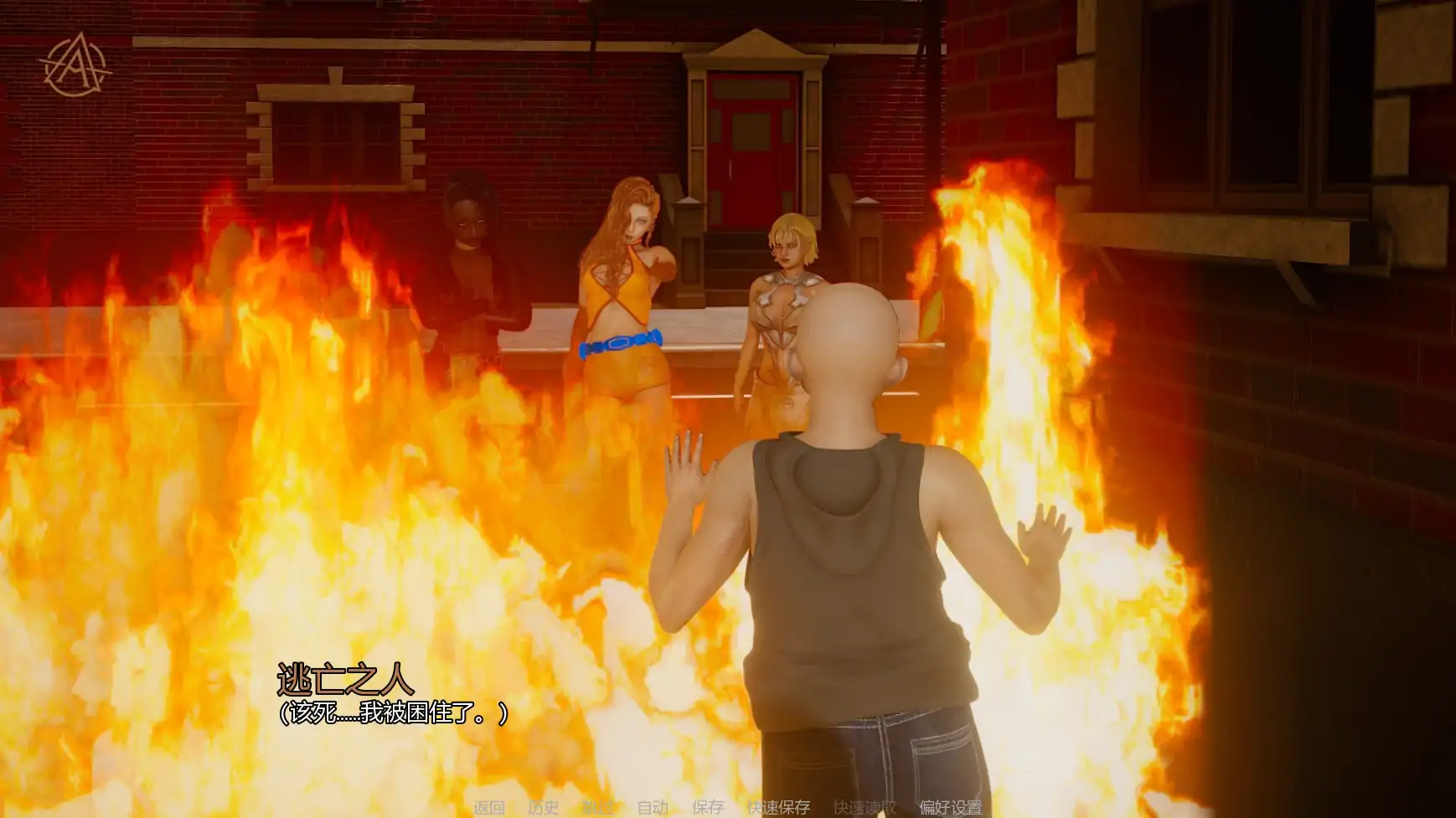Image resolution: width=1456 pixels, height=818 pixels.
Task: Click 返回 to roll back dialogue
Action: coord(491,807)
